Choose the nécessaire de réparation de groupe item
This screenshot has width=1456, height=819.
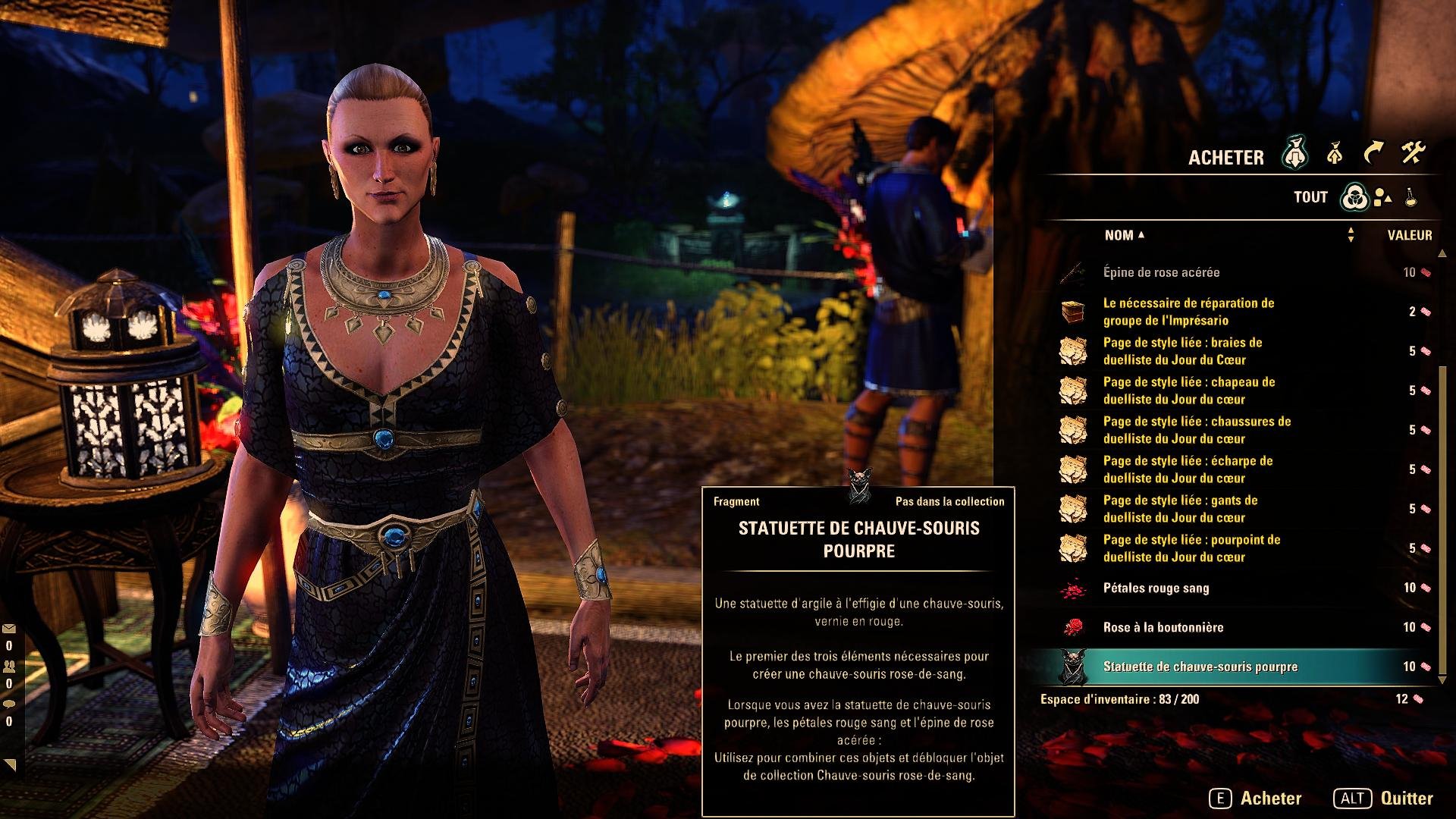click(1188, 312)
